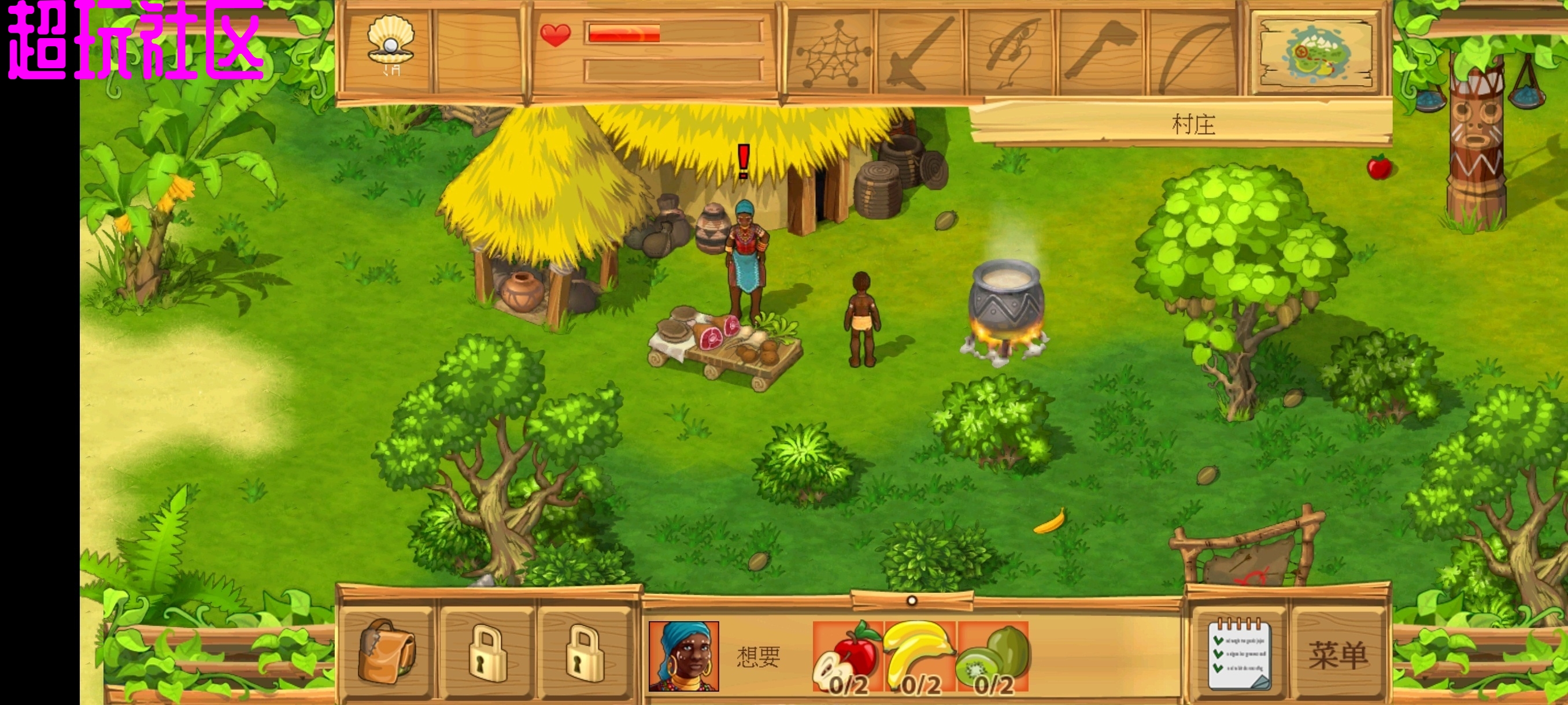Select the kiwi quest item
The height and width of the screenshot is (705, 1568).
click(x=993, y=657)
